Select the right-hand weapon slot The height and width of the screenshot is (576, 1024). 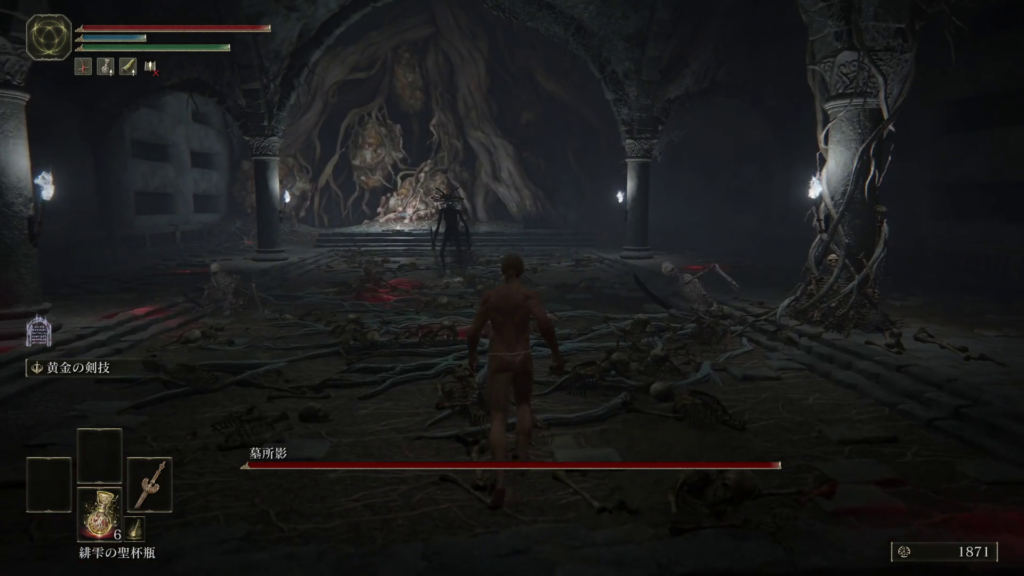point(149,484)
